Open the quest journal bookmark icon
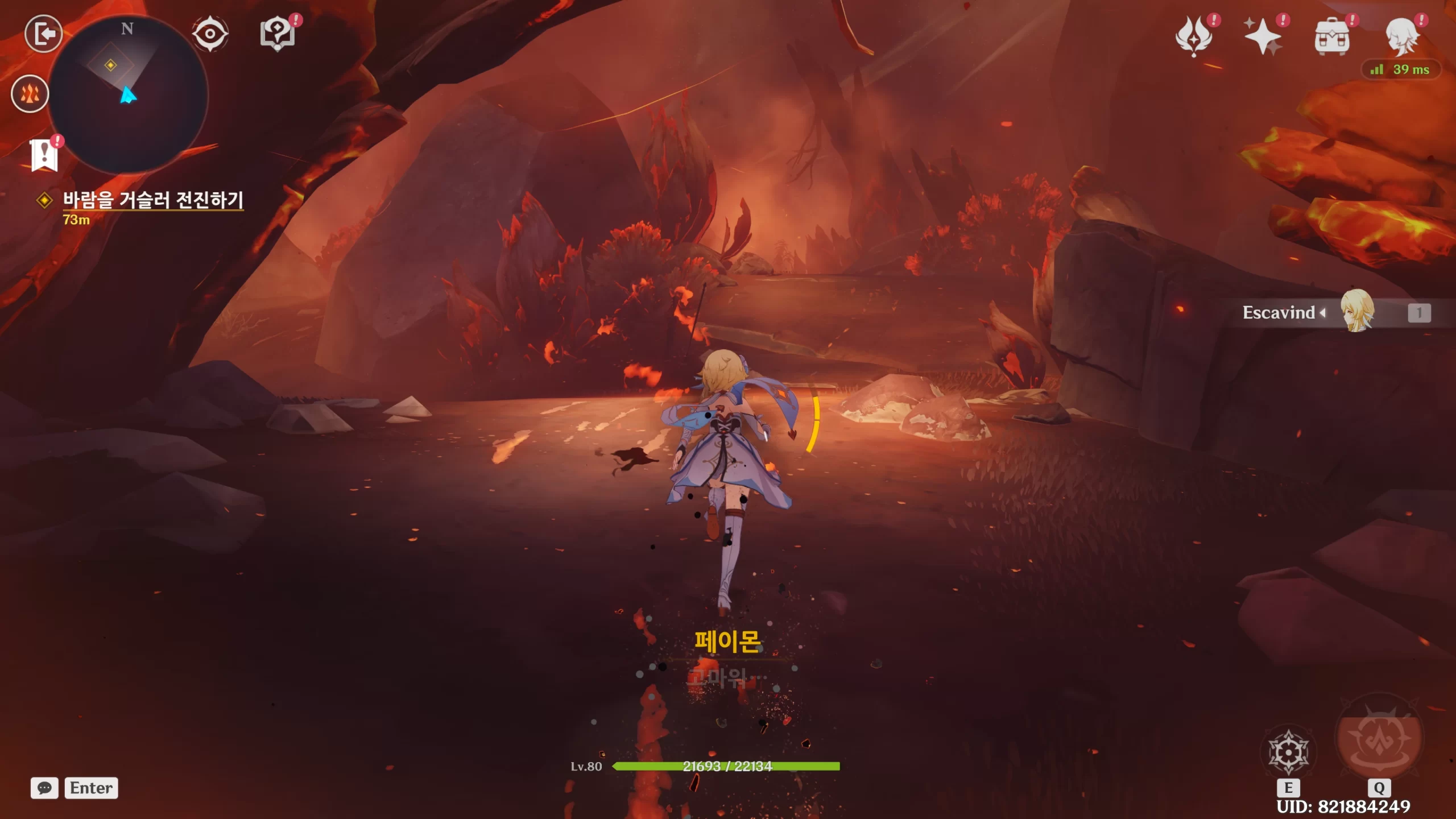Image resolution: width=1456 pixels, height=819 pixels. [44, 155]
